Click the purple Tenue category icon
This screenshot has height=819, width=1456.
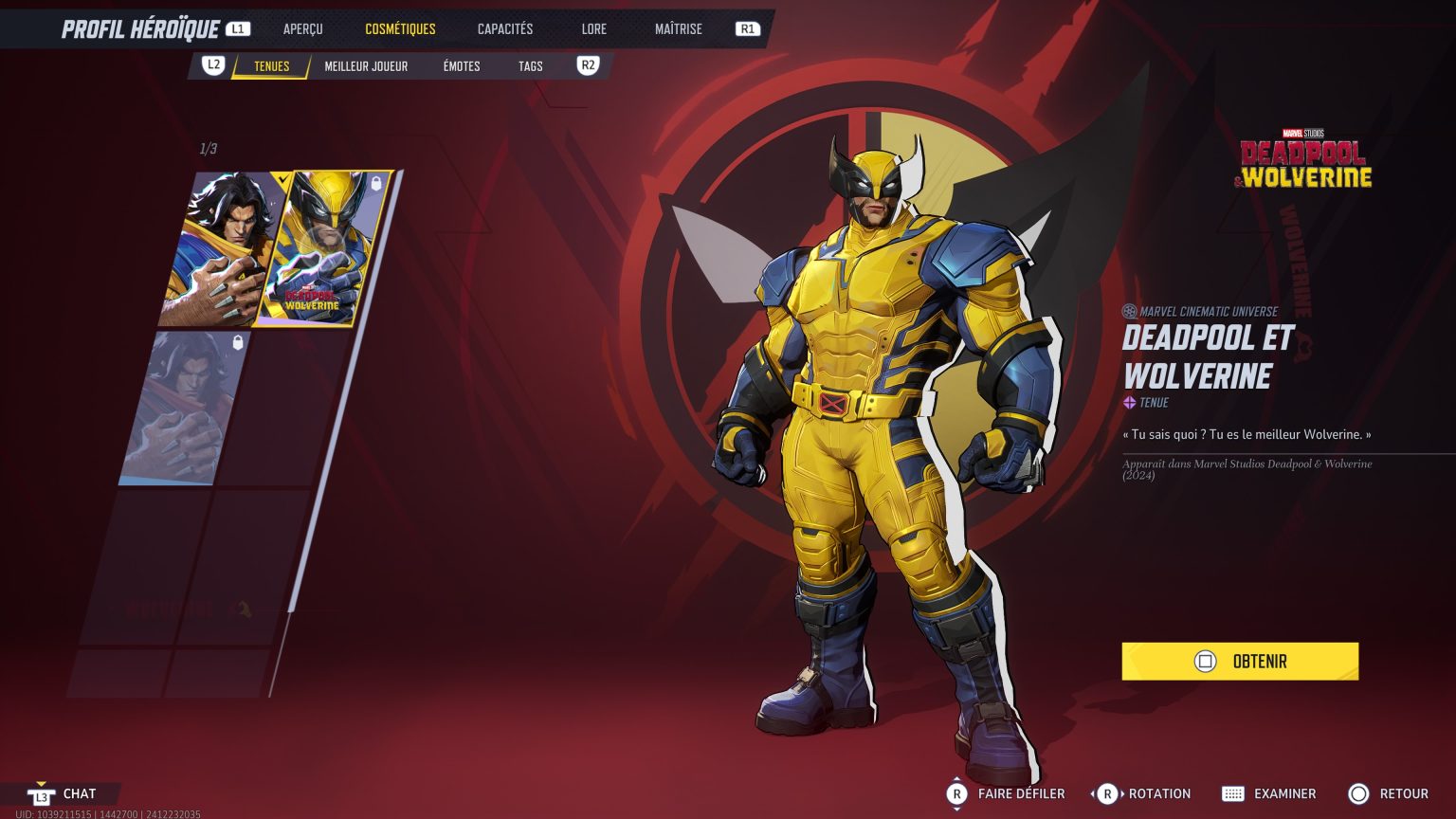click(x=1128, y=402)
